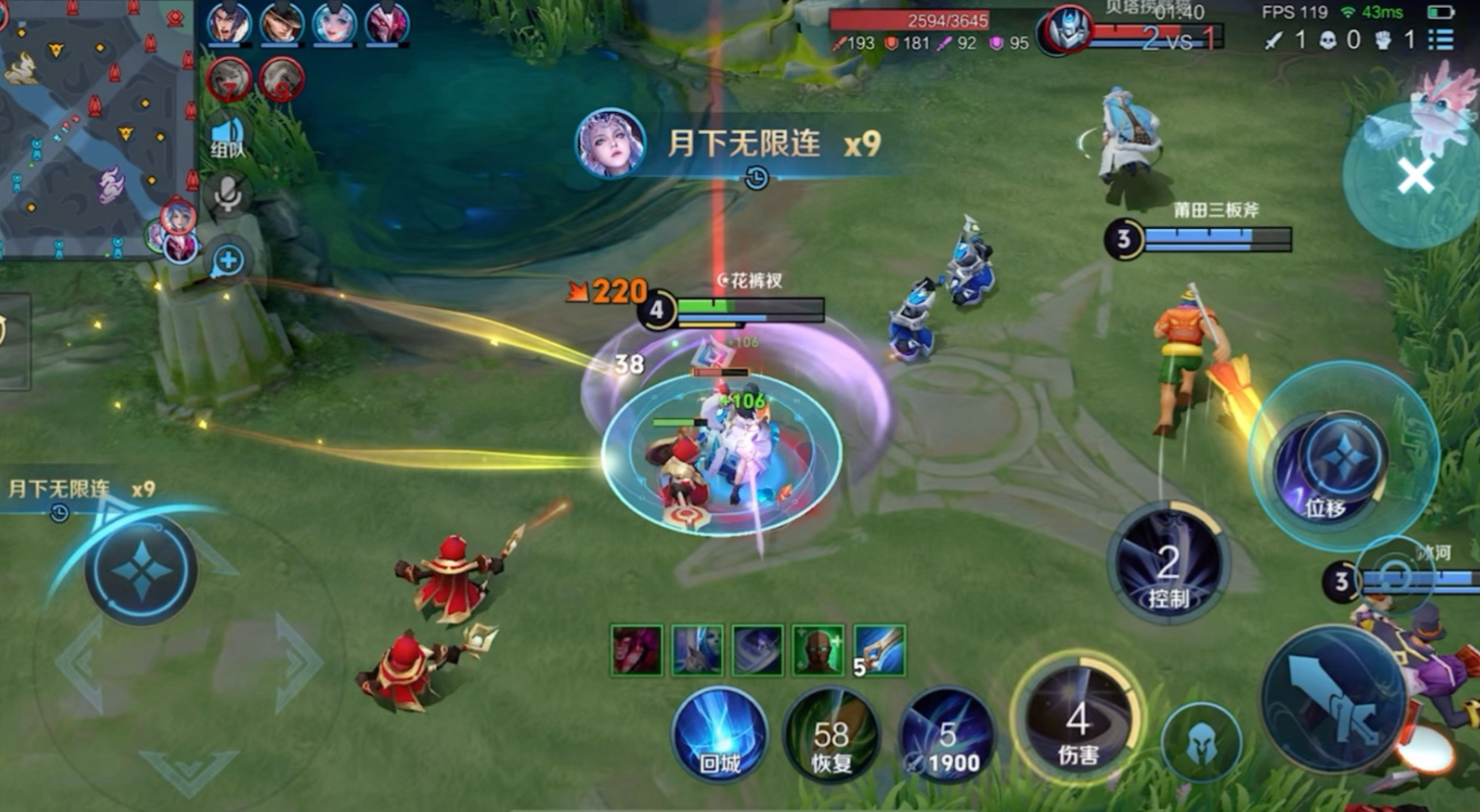Cast the 伤害 damage skill
This screenshot has height=812, width=1480.
[x=1078, y=722]
